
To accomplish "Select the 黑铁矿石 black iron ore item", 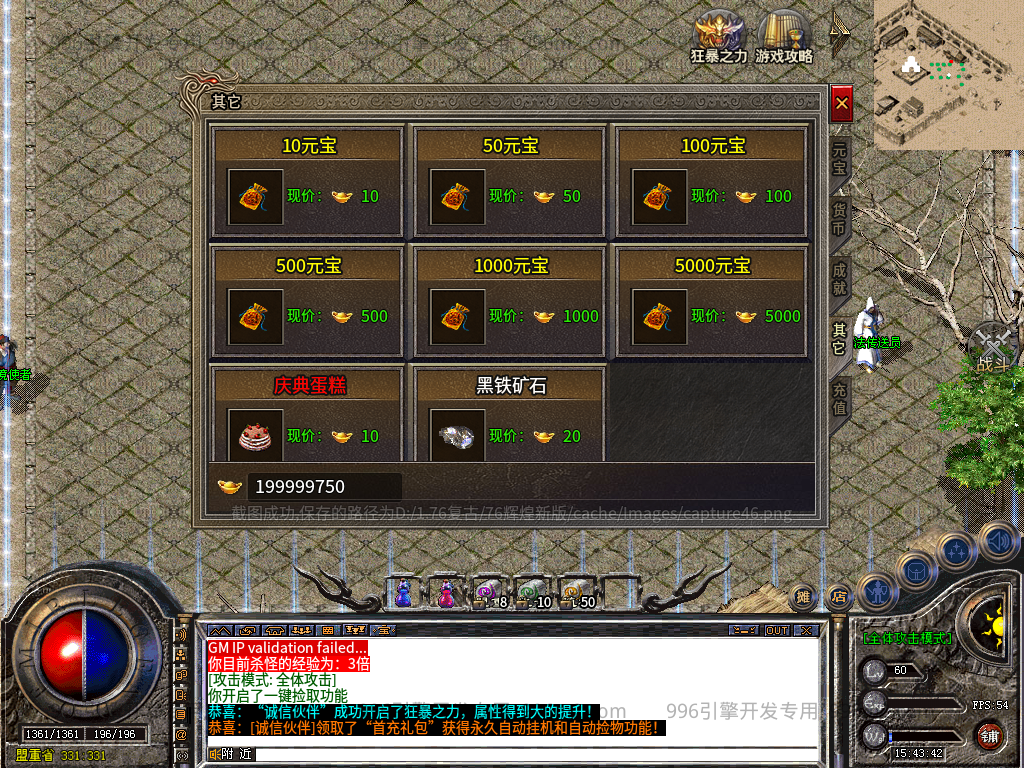I will (458, 436).
